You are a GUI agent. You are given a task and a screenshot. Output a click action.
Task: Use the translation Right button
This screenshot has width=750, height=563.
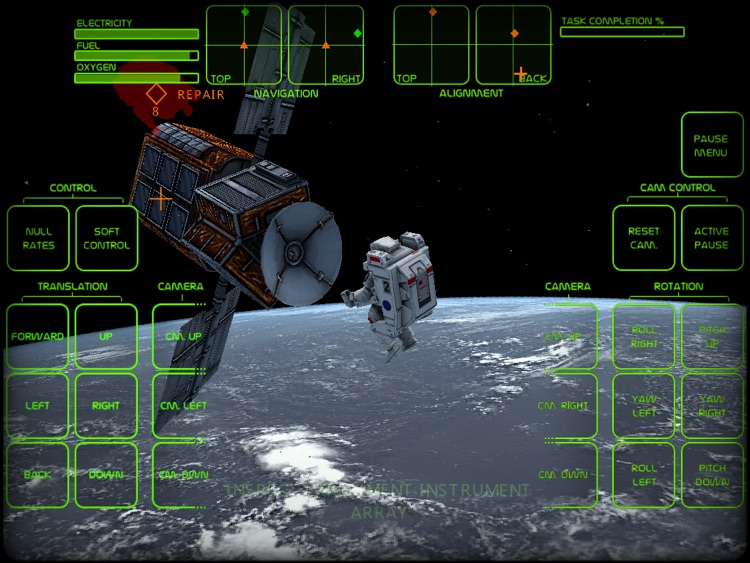pyautogui.click(x=106, y=406)
